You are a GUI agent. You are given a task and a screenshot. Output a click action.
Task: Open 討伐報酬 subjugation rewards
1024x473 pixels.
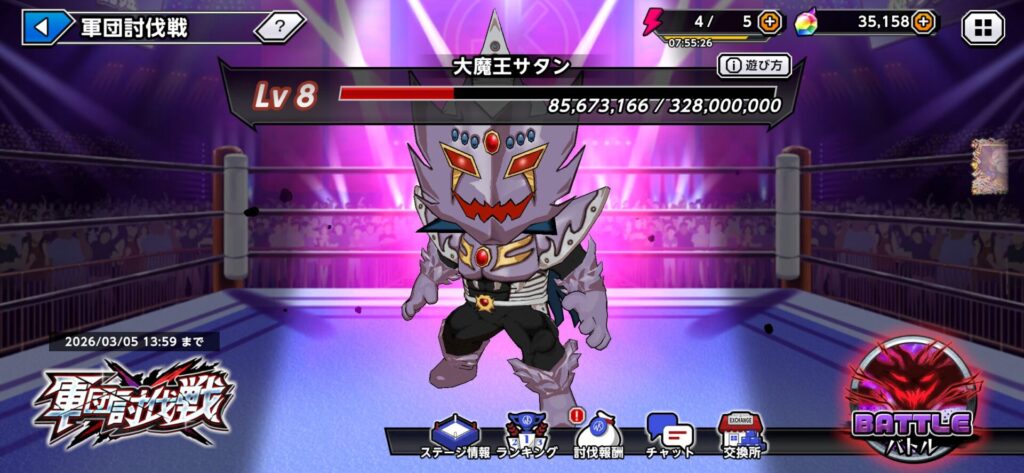[599, 437]
